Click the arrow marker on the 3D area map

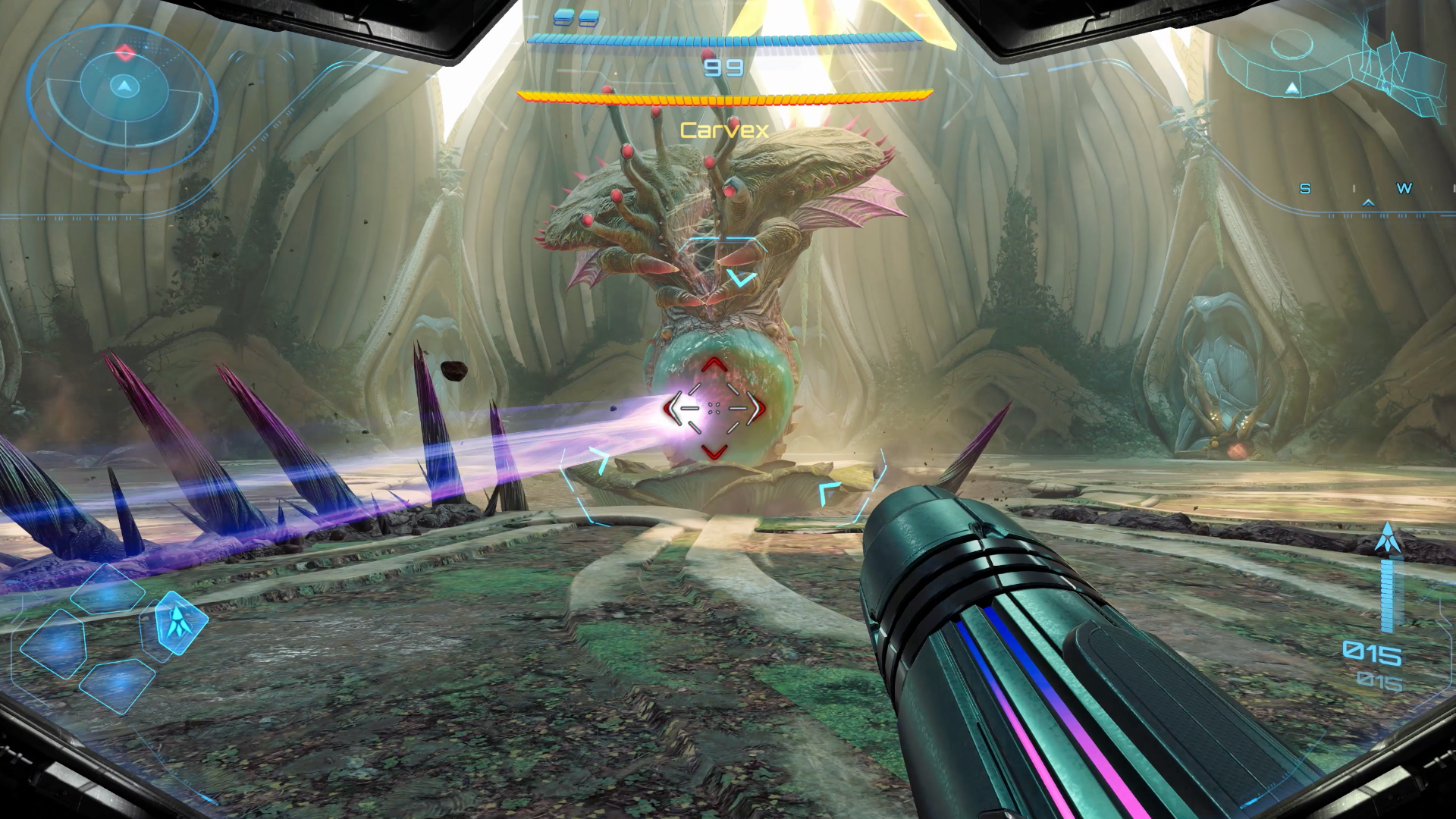1291,89
